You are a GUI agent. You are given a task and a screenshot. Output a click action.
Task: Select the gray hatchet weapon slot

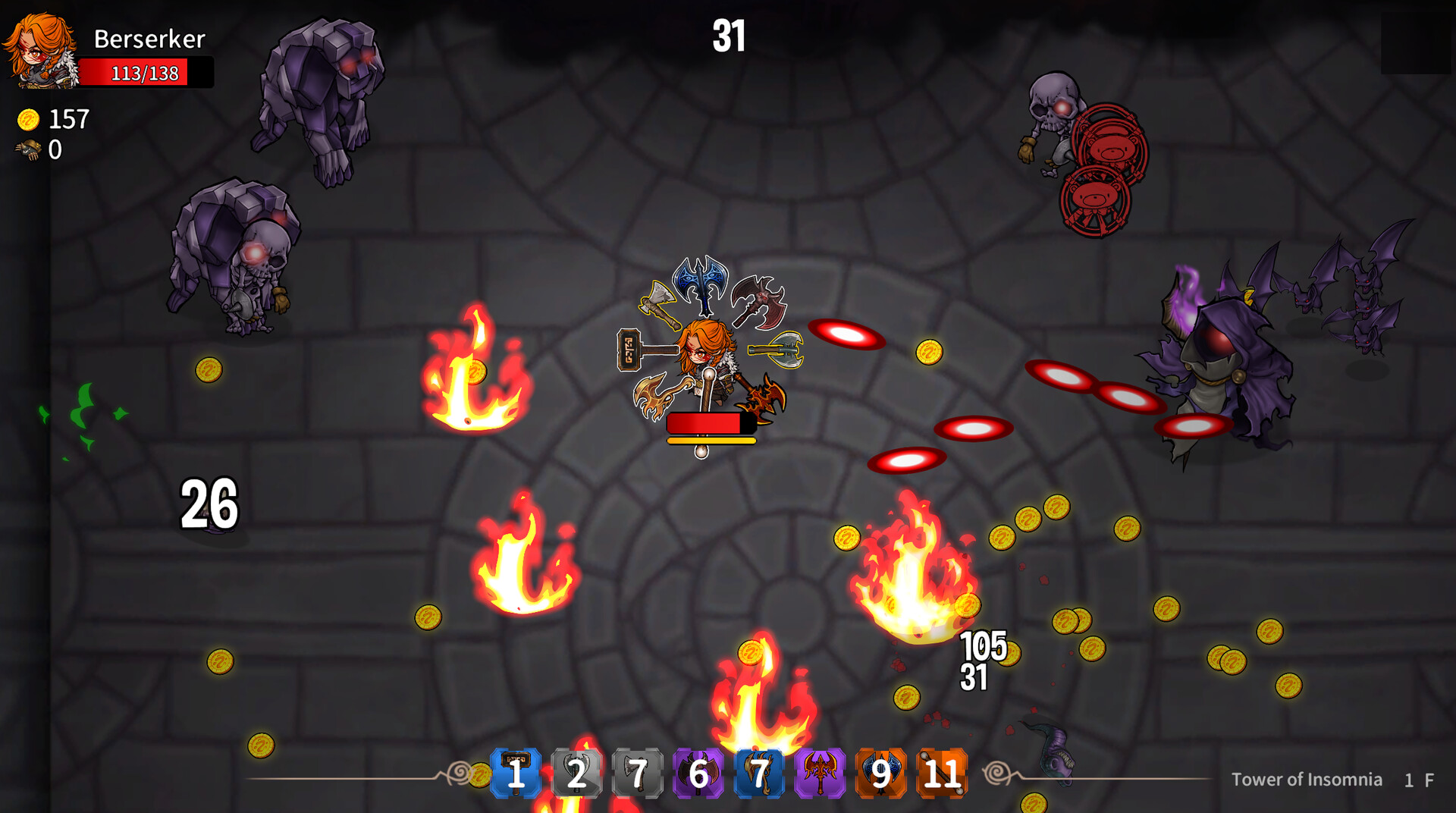[x=638, y=773]
